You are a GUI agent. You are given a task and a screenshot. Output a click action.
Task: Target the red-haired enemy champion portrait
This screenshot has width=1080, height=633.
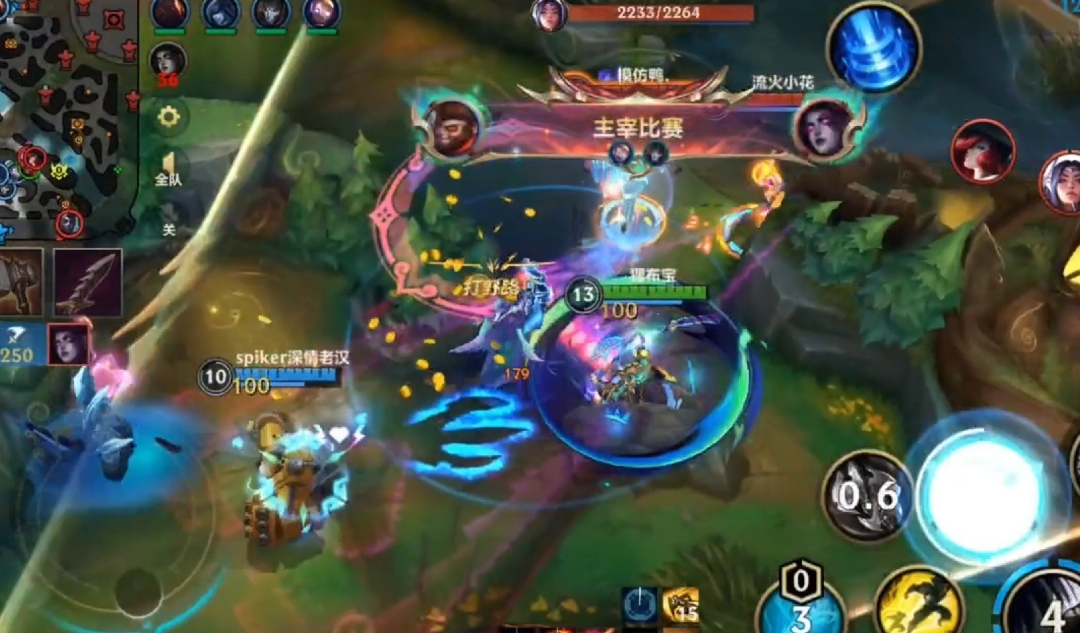pos(983,151)
